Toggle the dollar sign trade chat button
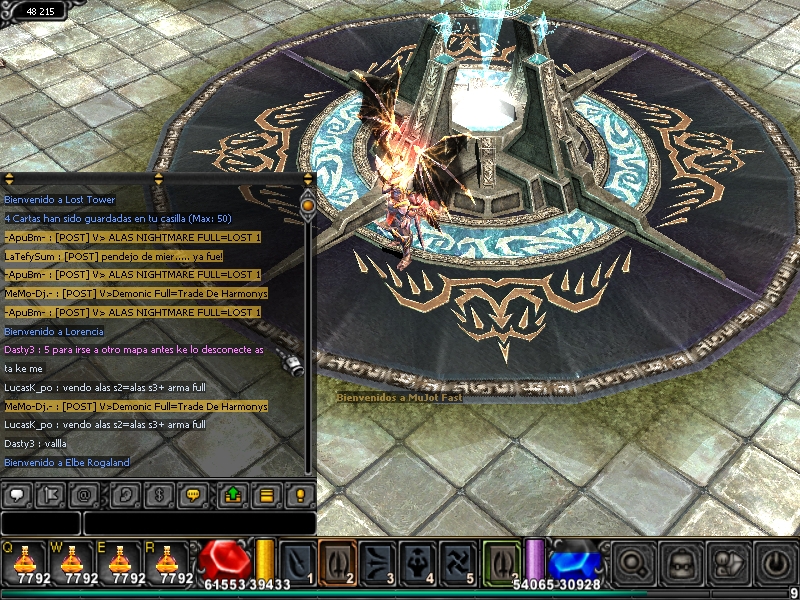 pyautogui.click(x=160, y=494)
